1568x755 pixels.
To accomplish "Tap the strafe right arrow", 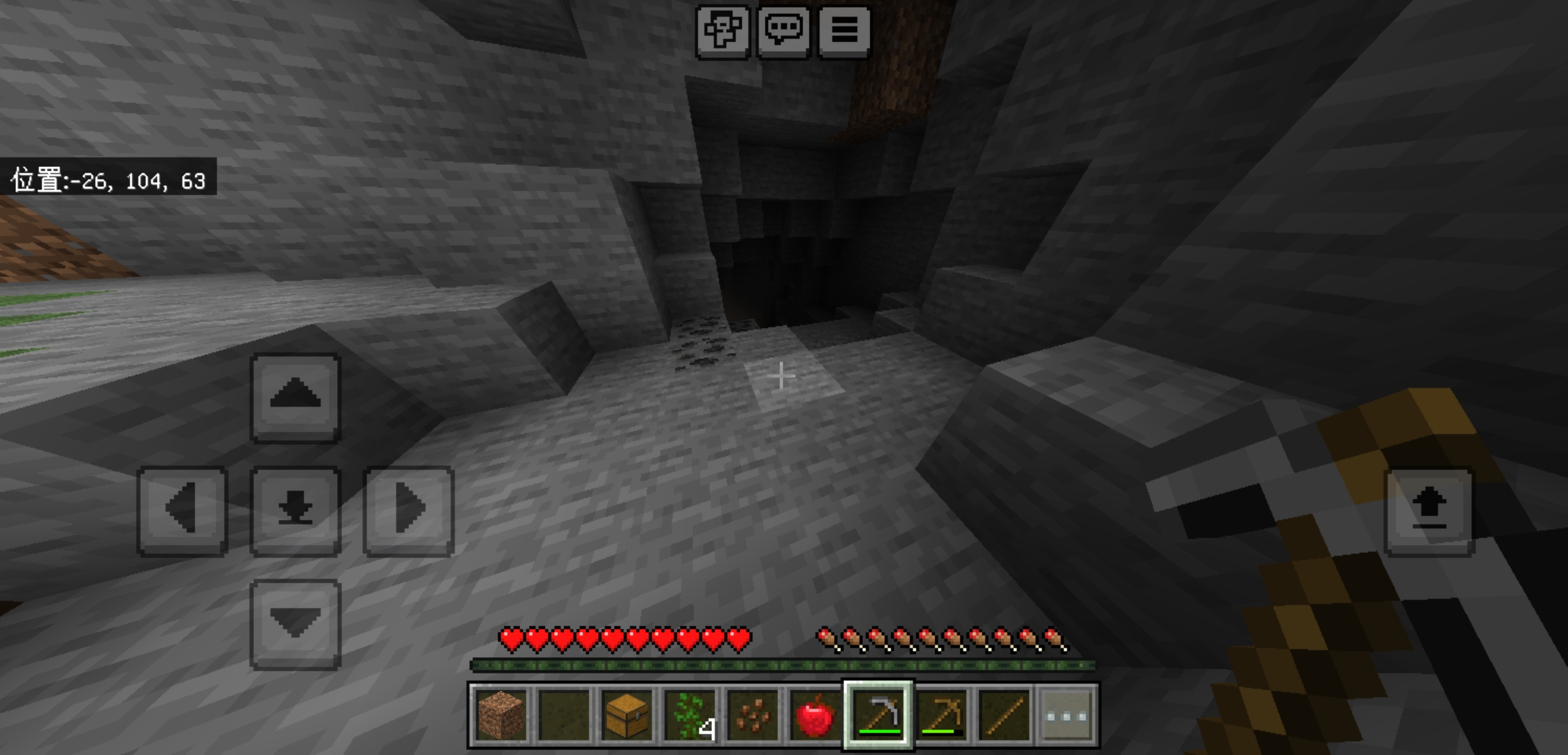I will (409, 511).
